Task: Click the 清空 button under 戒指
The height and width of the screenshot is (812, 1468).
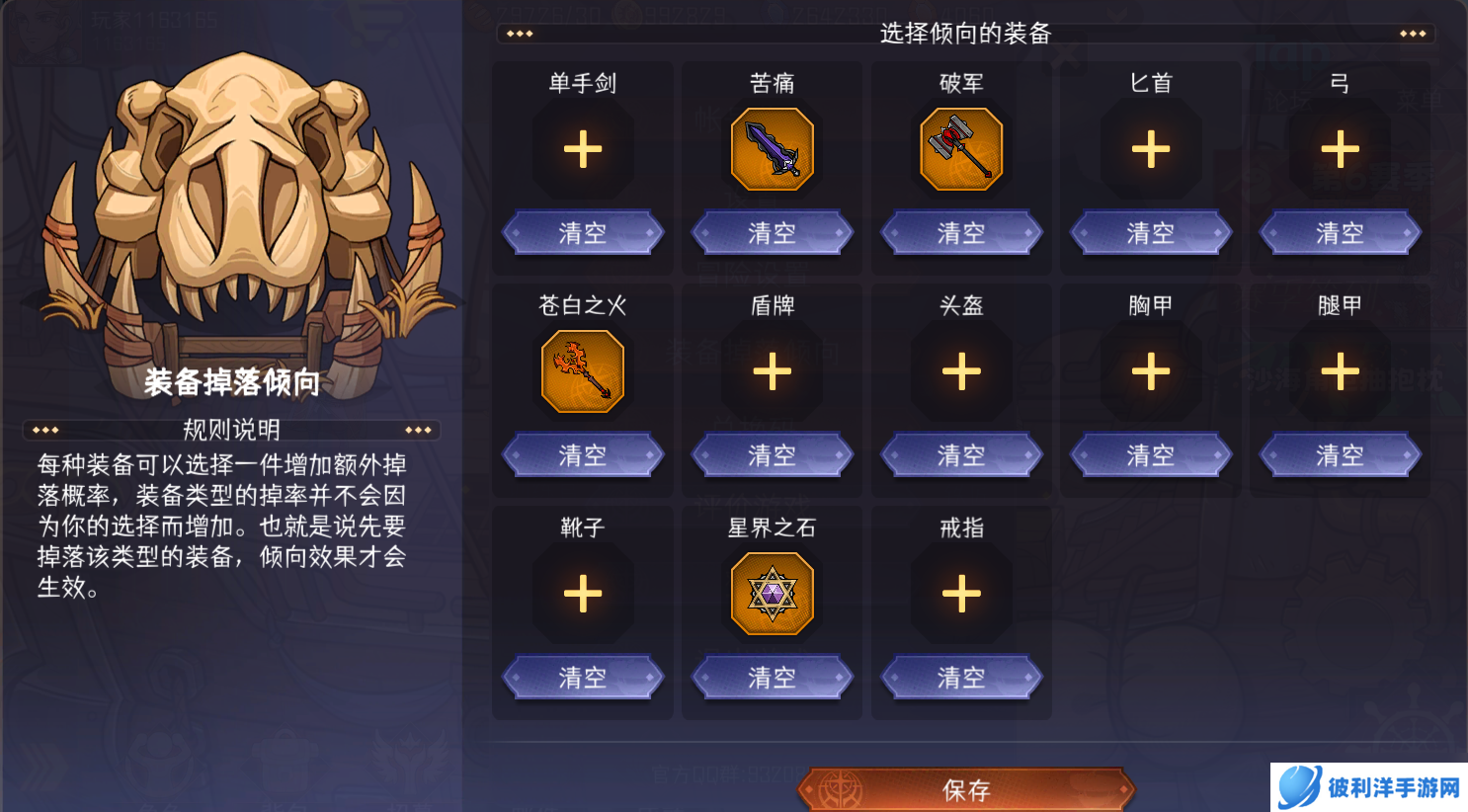Action: [961, 677]
